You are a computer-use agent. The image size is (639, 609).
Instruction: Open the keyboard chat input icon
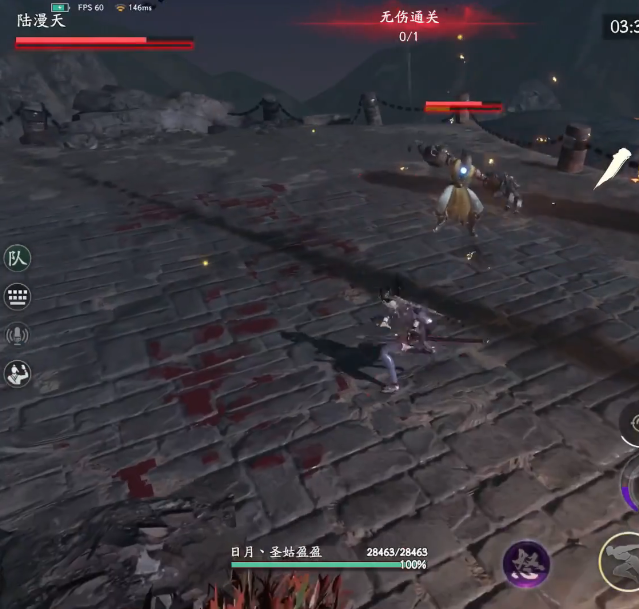tap(17, 296)
